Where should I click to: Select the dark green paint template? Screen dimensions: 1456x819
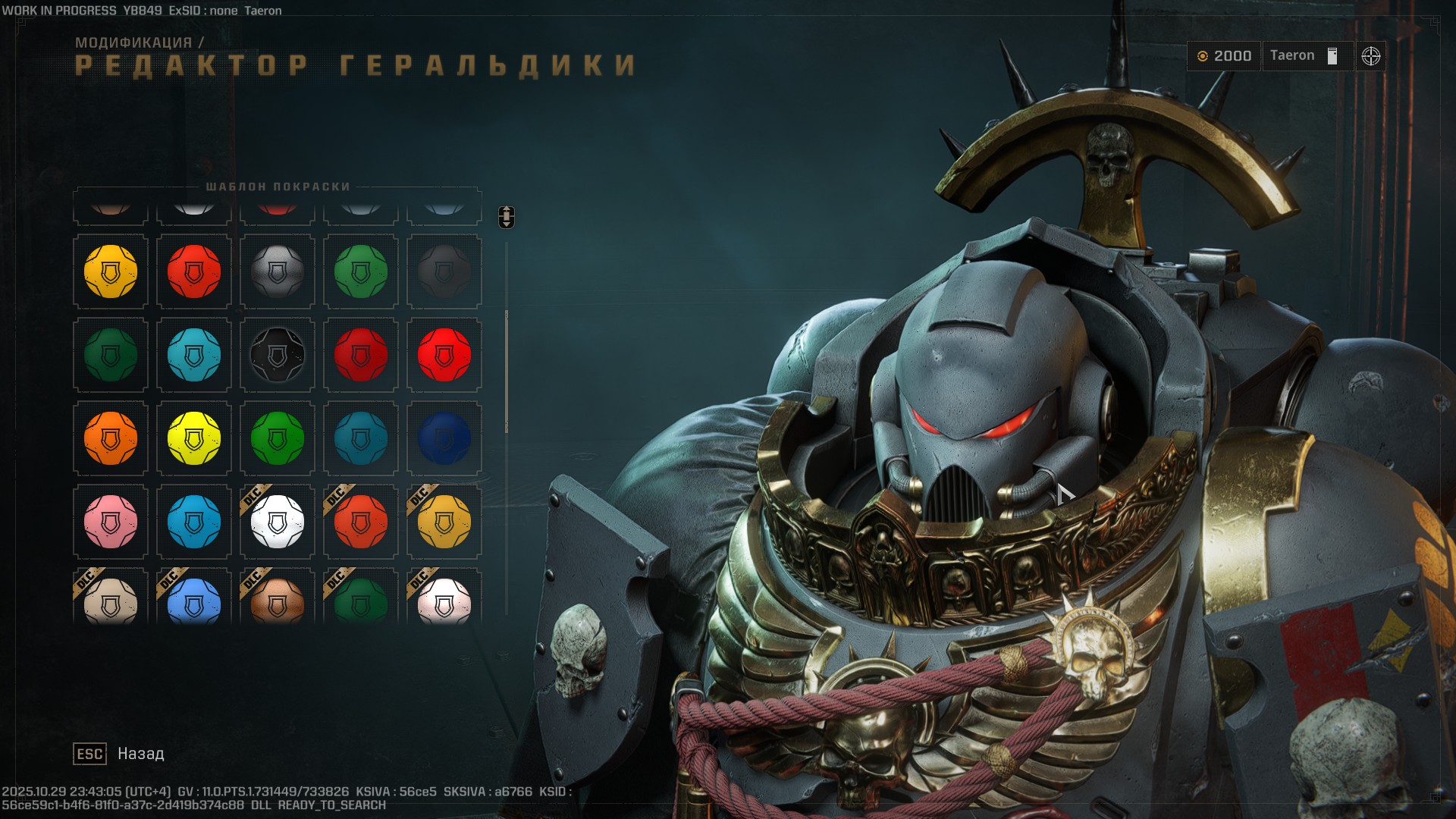coord(110,355)
